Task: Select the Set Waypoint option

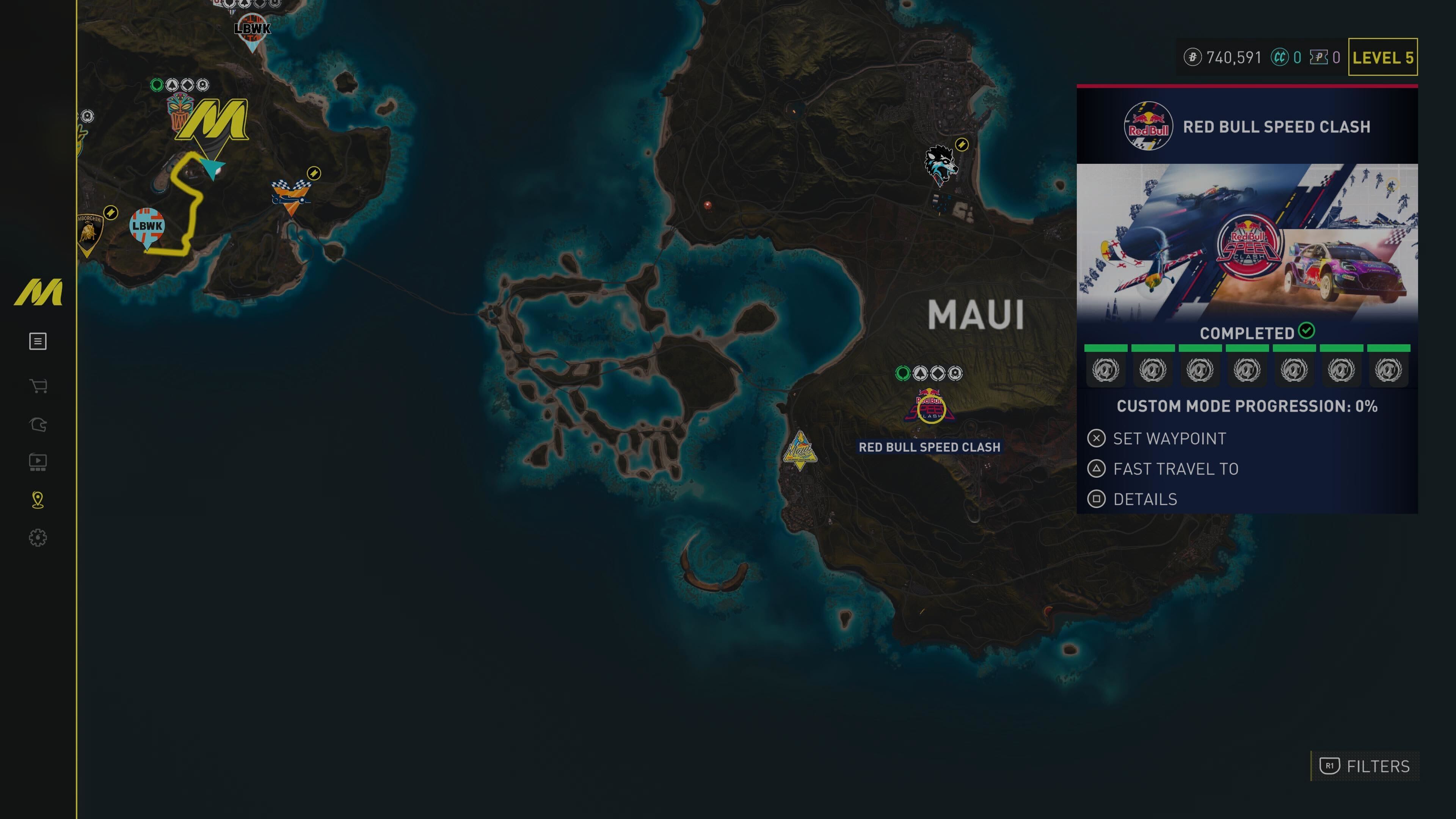Action: click(x=1168, y=439)
